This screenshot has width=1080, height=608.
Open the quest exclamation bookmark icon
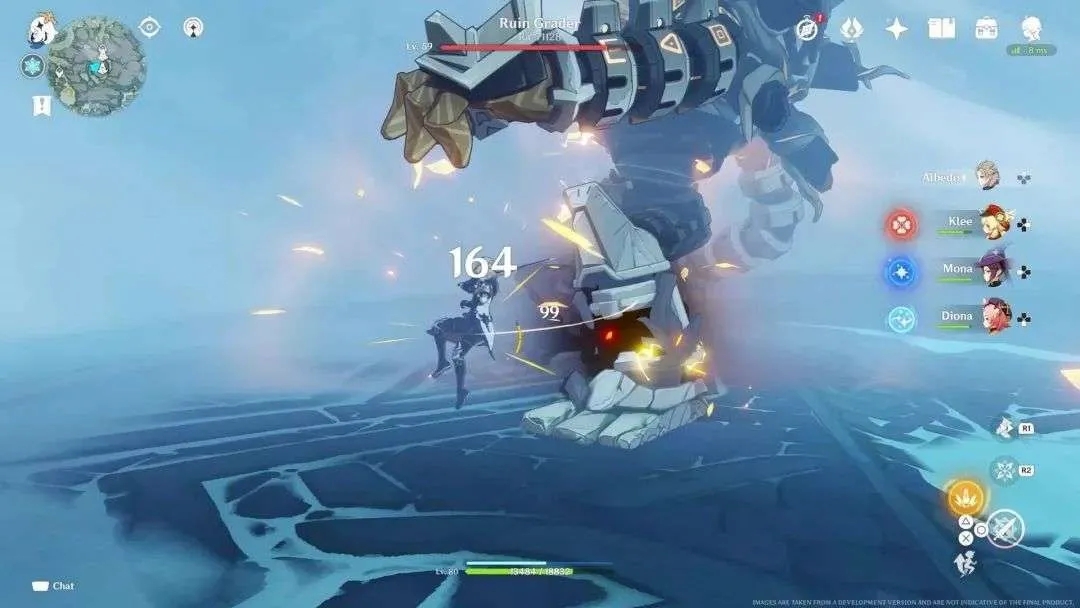coord(41,105)
